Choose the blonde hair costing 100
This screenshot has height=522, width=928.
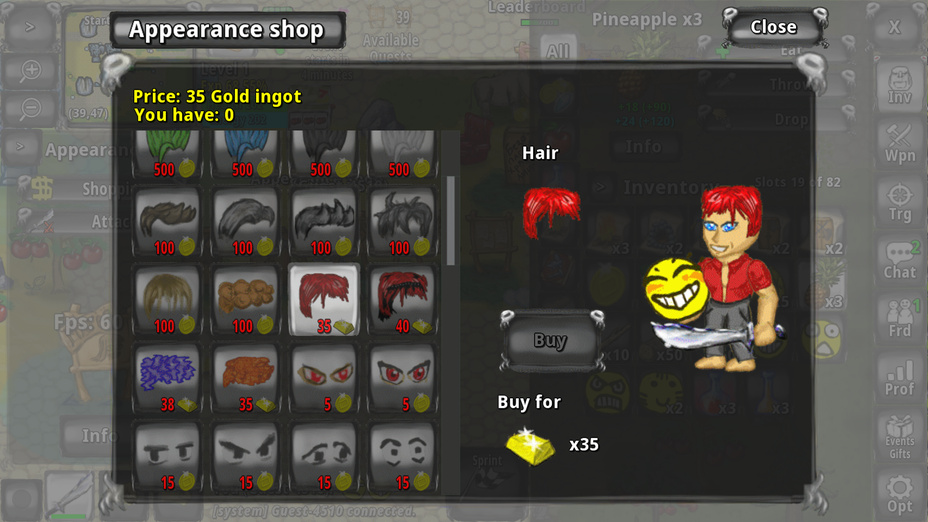tap(167, 298)
